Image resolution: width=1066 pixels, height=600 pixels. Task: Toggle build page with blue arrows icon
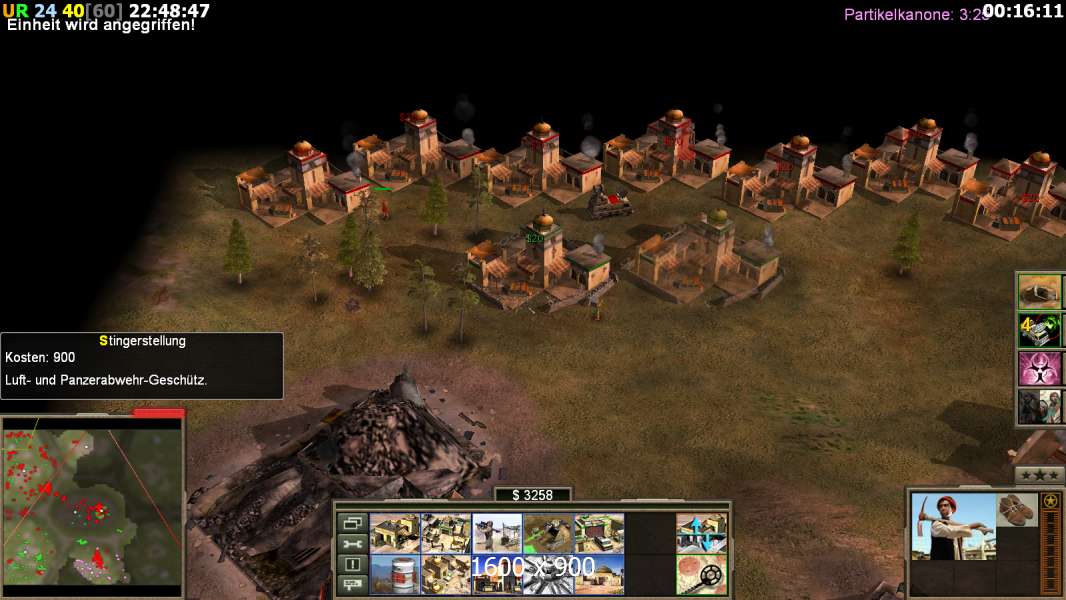701,533
